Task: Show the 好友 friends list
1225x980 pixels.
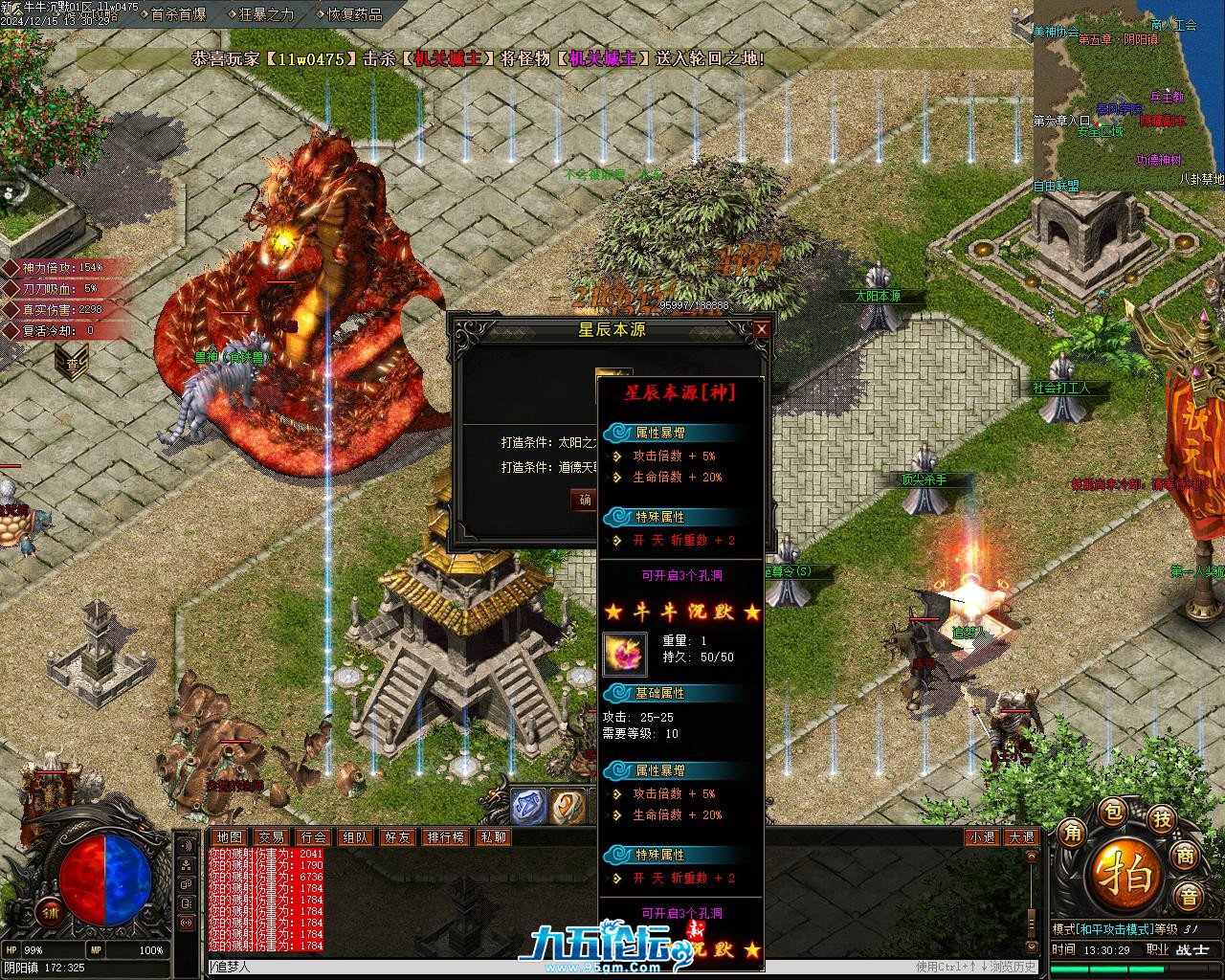Action: pyautogui.click(x=398, y=837)
